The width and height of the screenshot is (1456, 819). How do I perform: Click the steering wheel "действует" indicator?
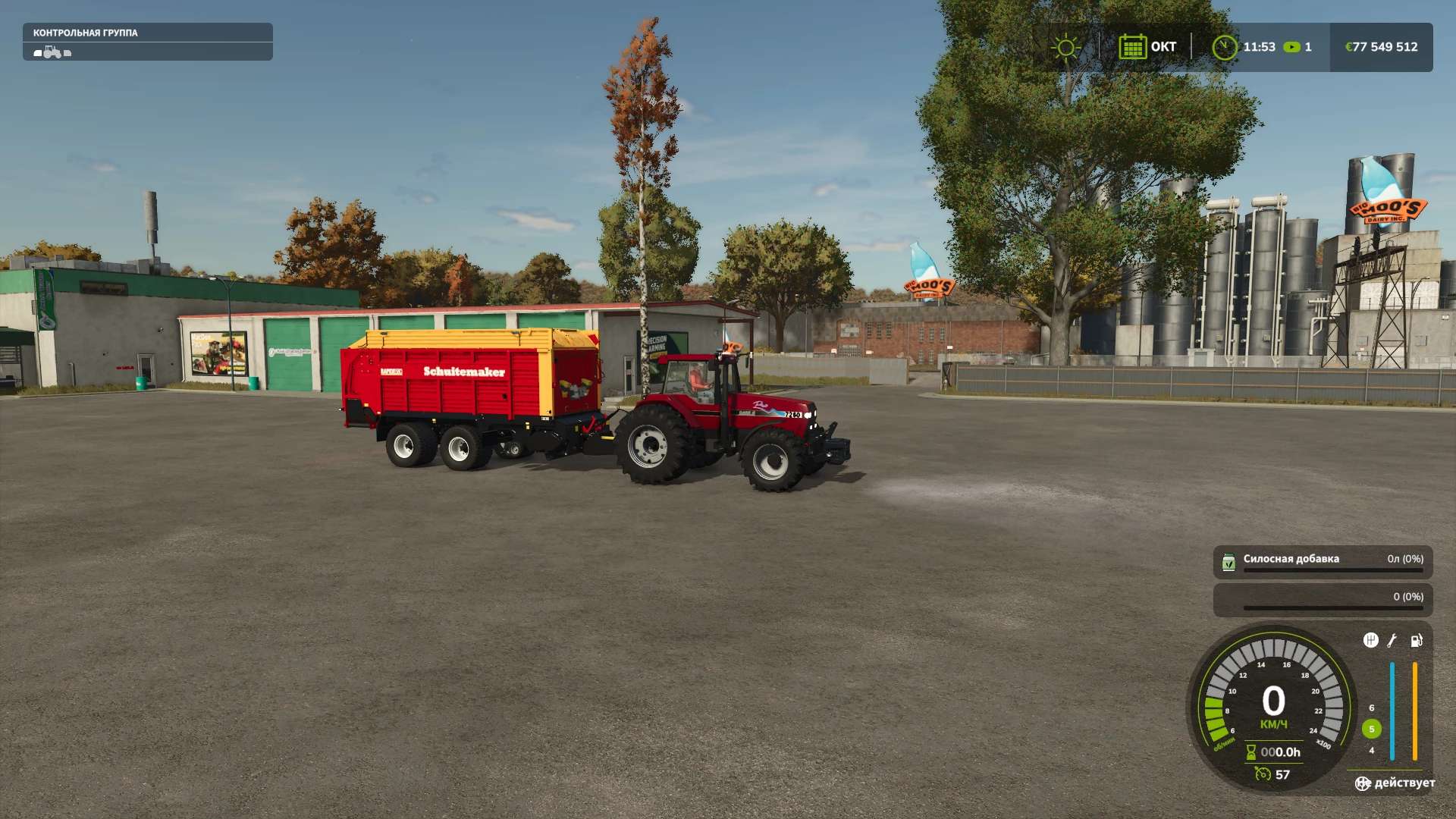tap(1363, 783)
